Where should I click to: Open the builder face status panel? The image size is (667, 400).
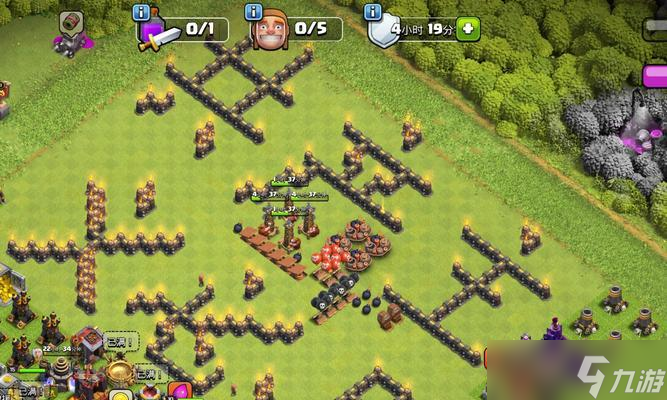[270, 31]
